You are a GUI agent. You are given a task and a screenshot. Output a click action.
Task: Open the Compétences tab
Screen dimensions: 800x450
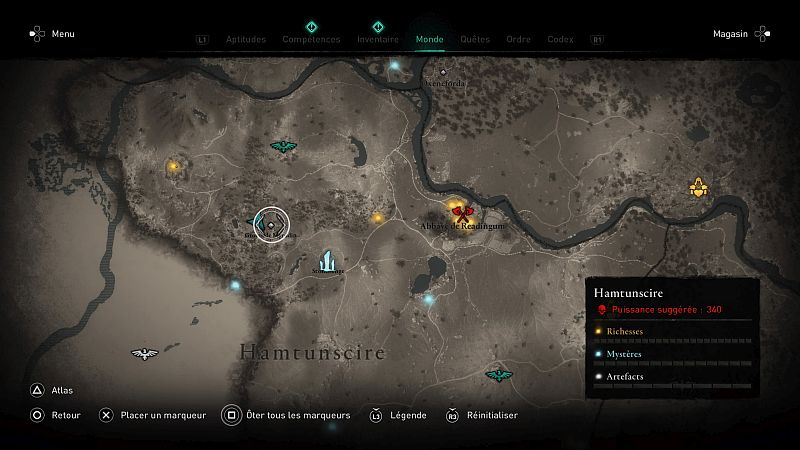point(311,40)
